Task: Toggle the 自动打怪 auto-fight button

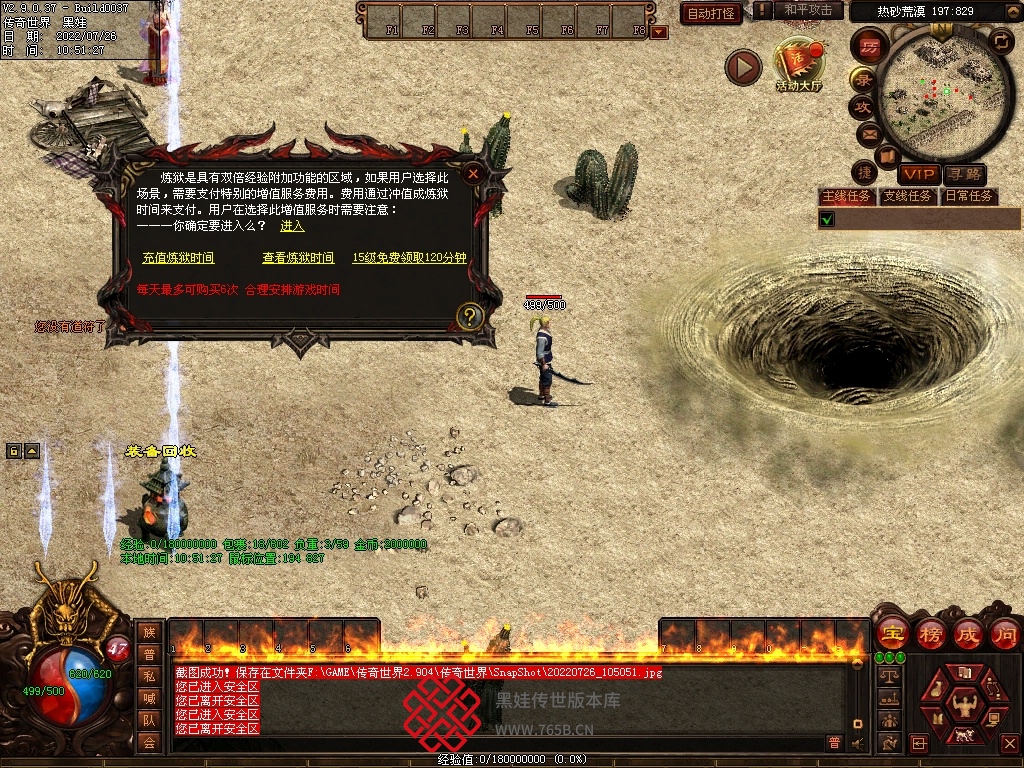Action: [x=711, y=13]
